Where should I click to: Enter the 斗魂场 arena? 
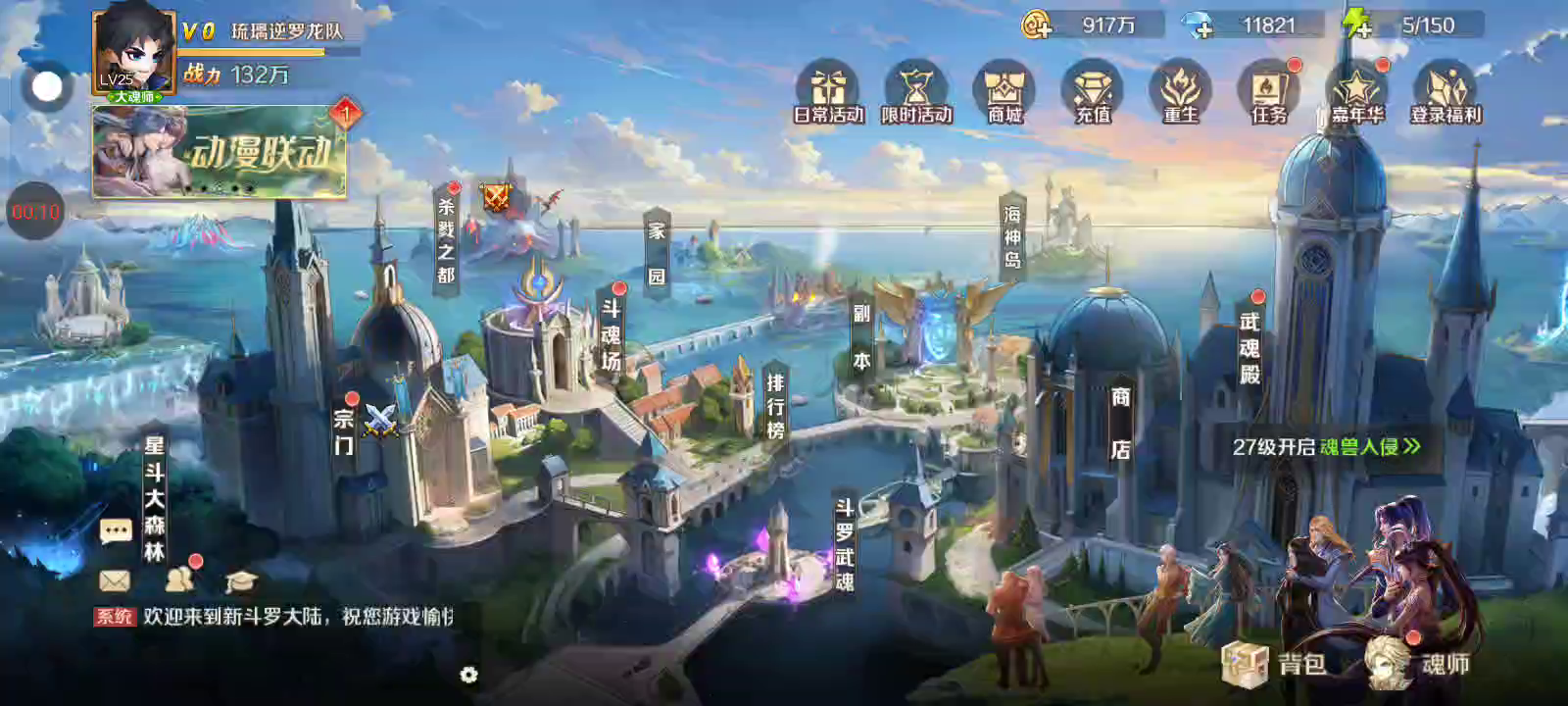611,334
